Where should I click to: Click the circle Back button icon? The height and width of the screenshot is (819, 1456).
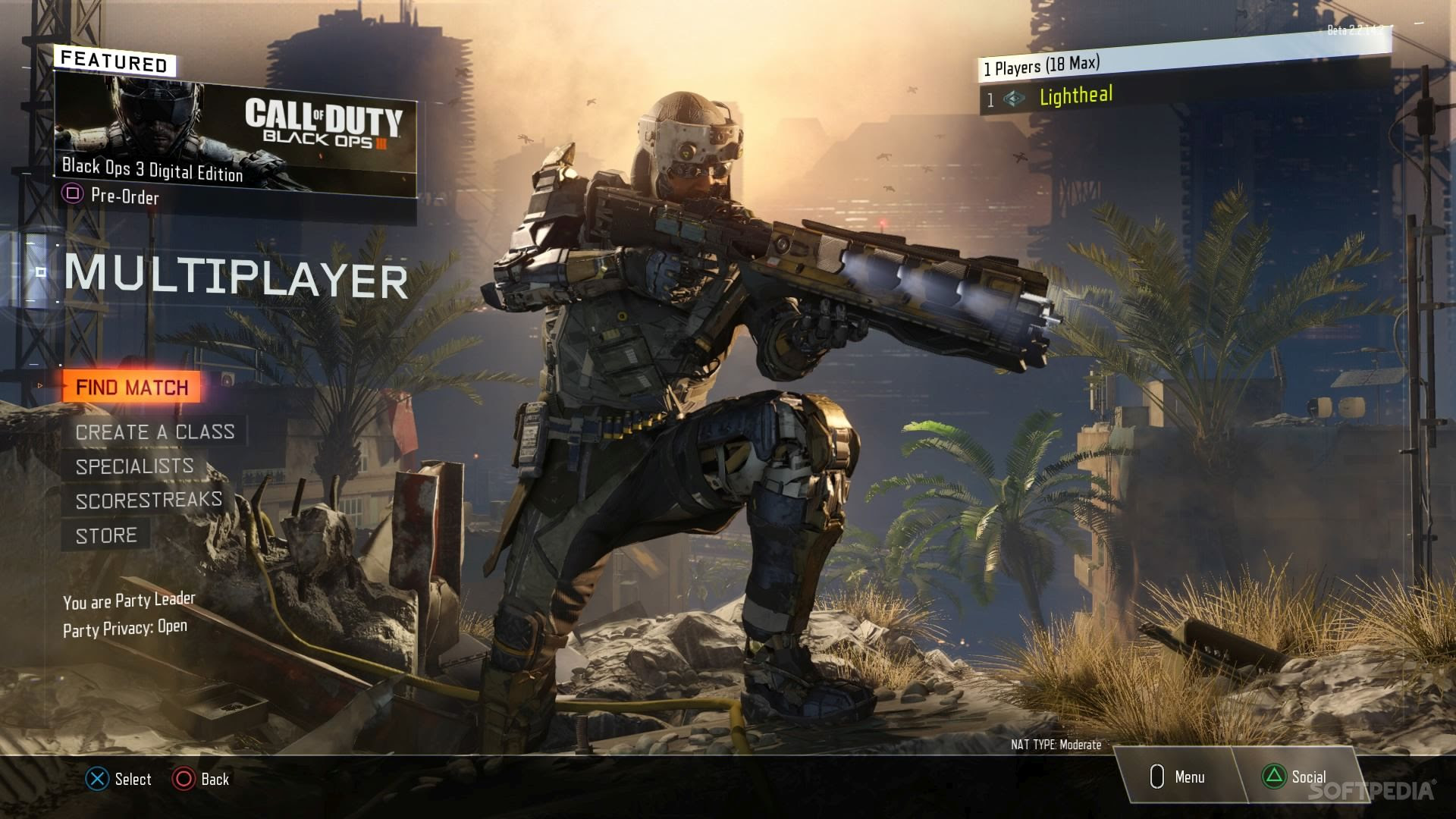coord(182,779)
